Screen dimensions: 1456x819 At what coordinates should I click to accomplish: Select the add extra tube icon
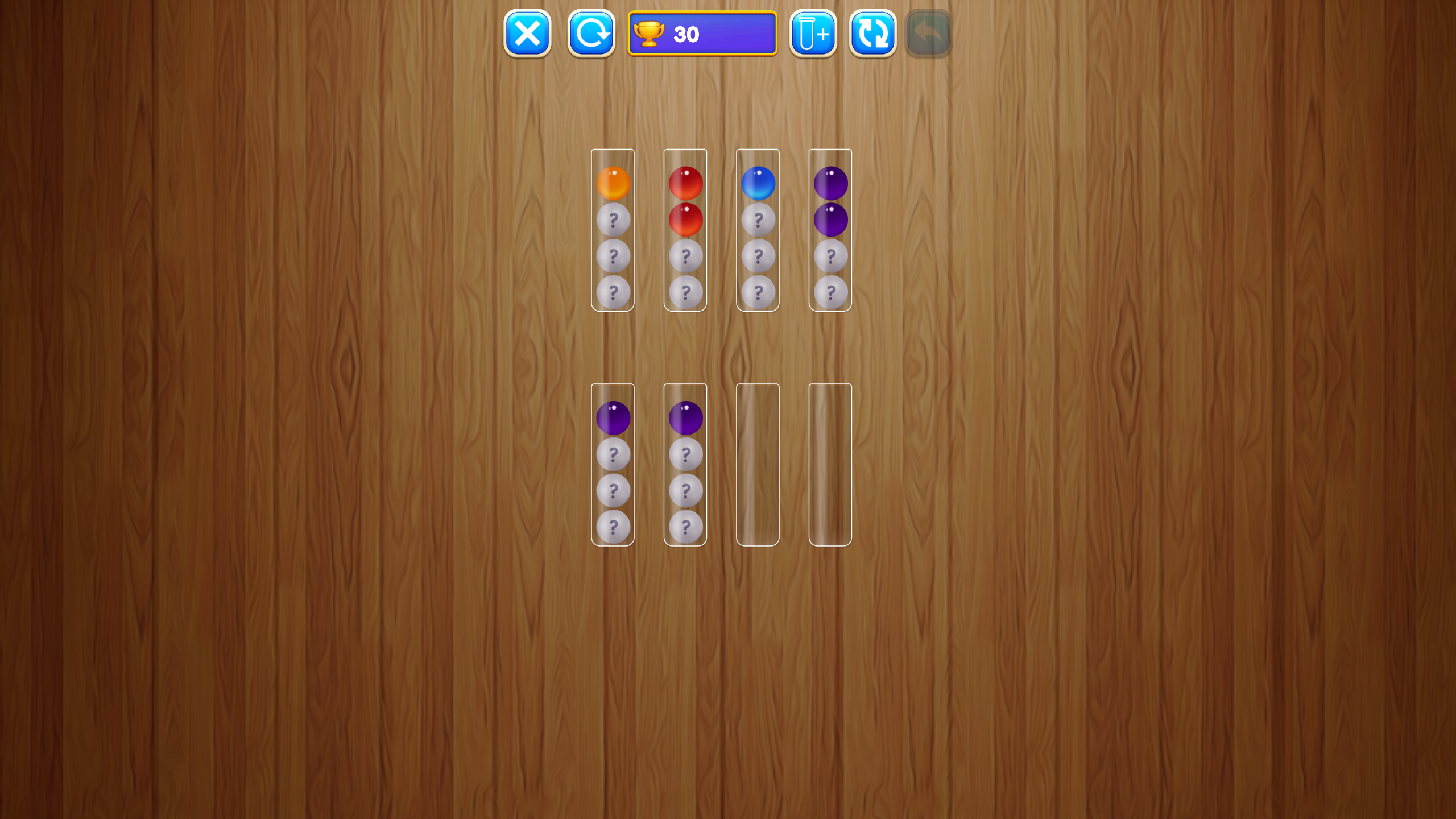click(x=812, y=34)
